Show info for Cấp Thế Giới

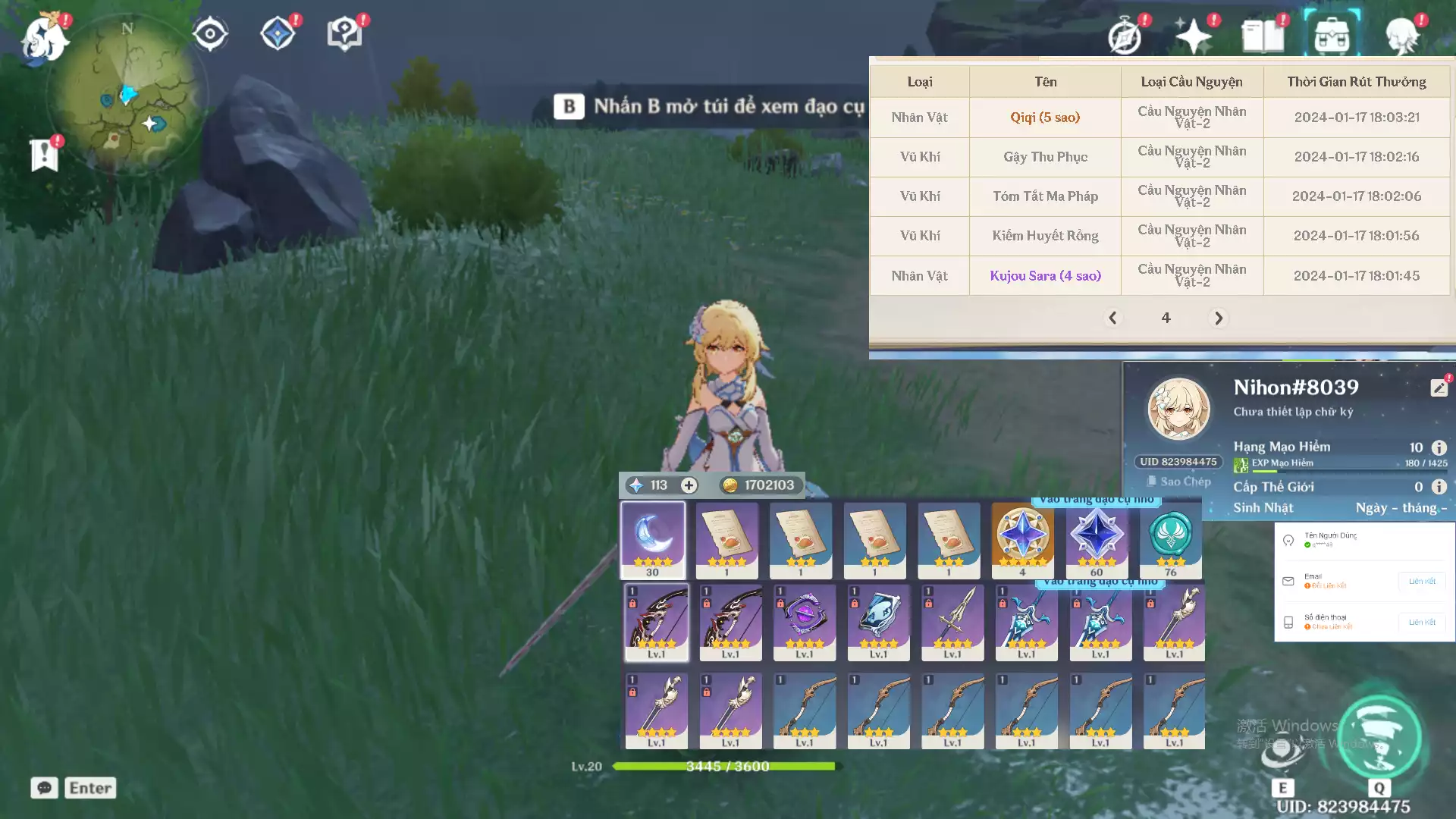[x=1439, y=487]
